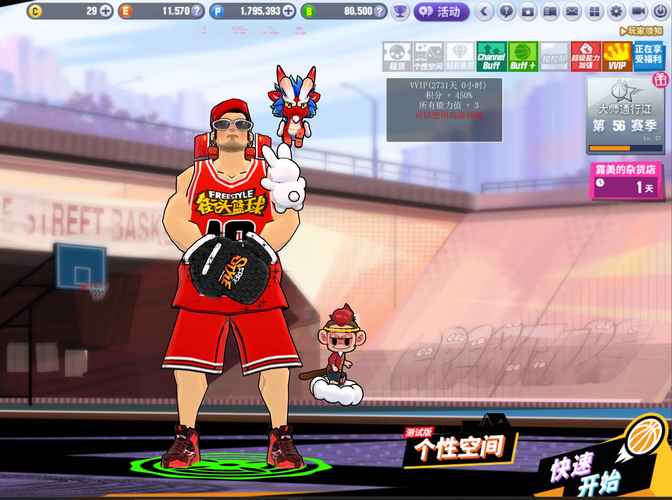The image size is (672, 500).
Task: Select the green Channel Buff icon
Action: pos(490,56)
